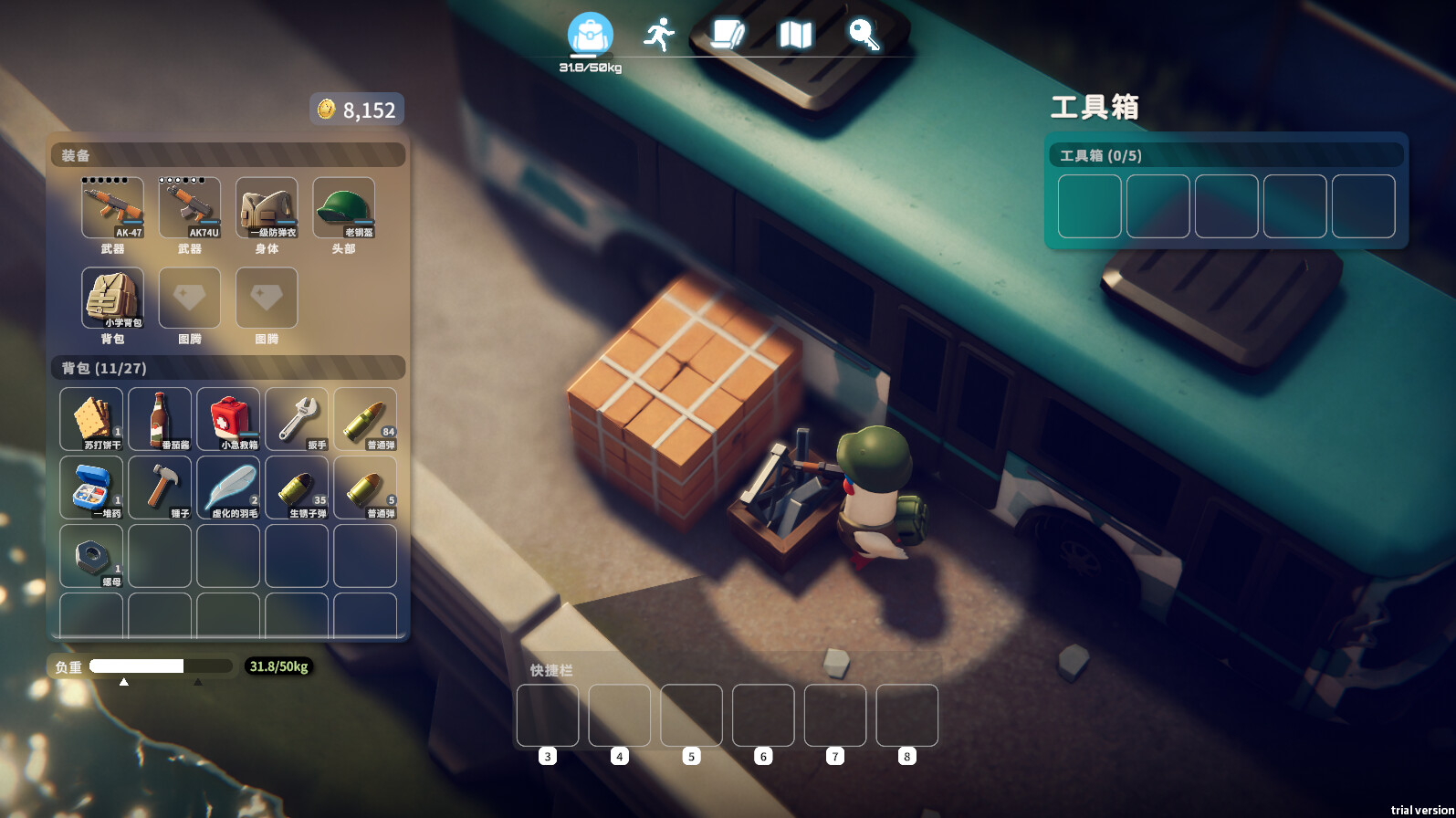Screen dimensions: 1456x818
Task: Click the 8,152 coin counter
Action: point(357,110)
